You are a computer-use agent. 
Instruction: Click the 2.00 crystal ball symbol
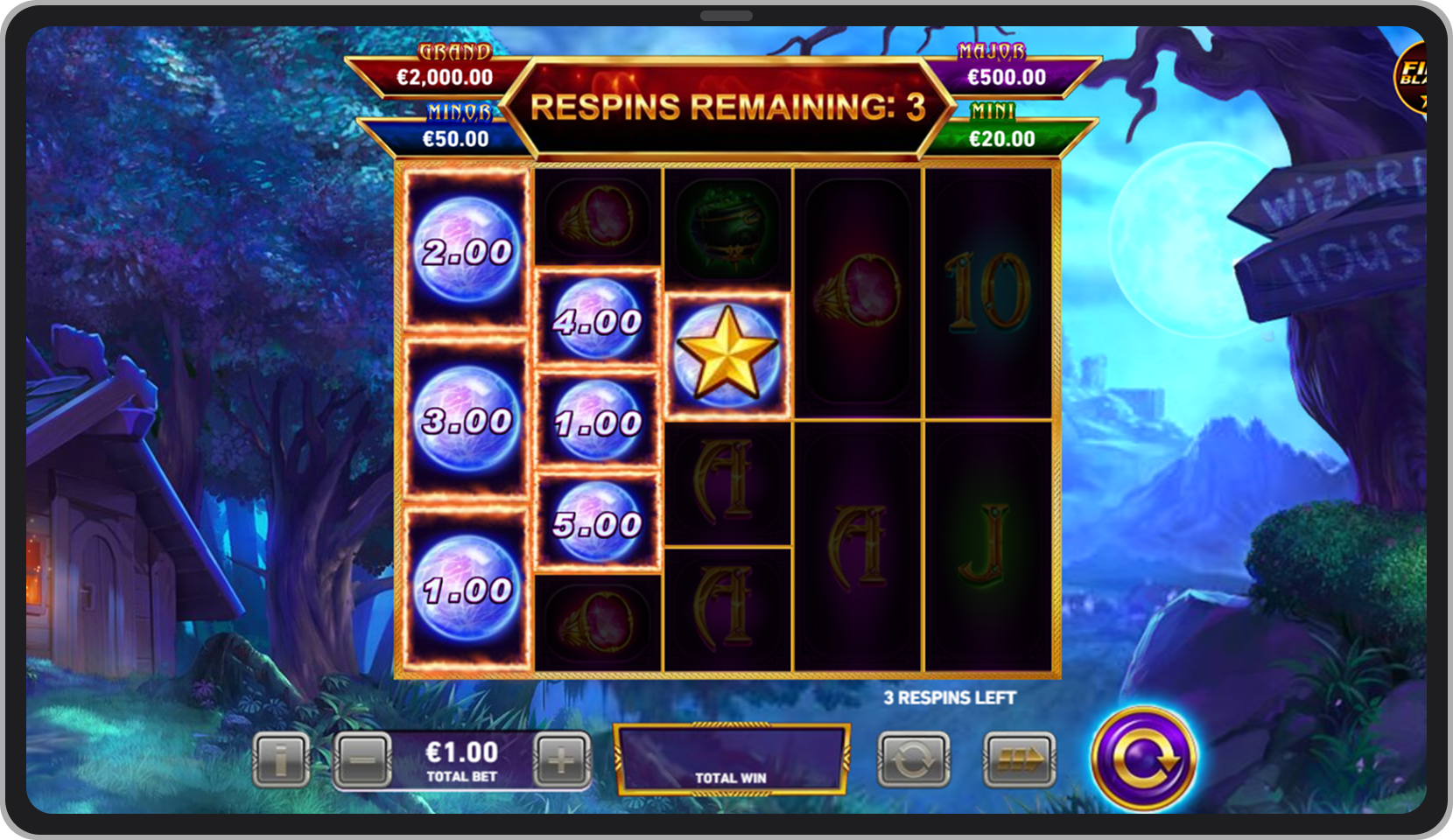click(467, 252)
